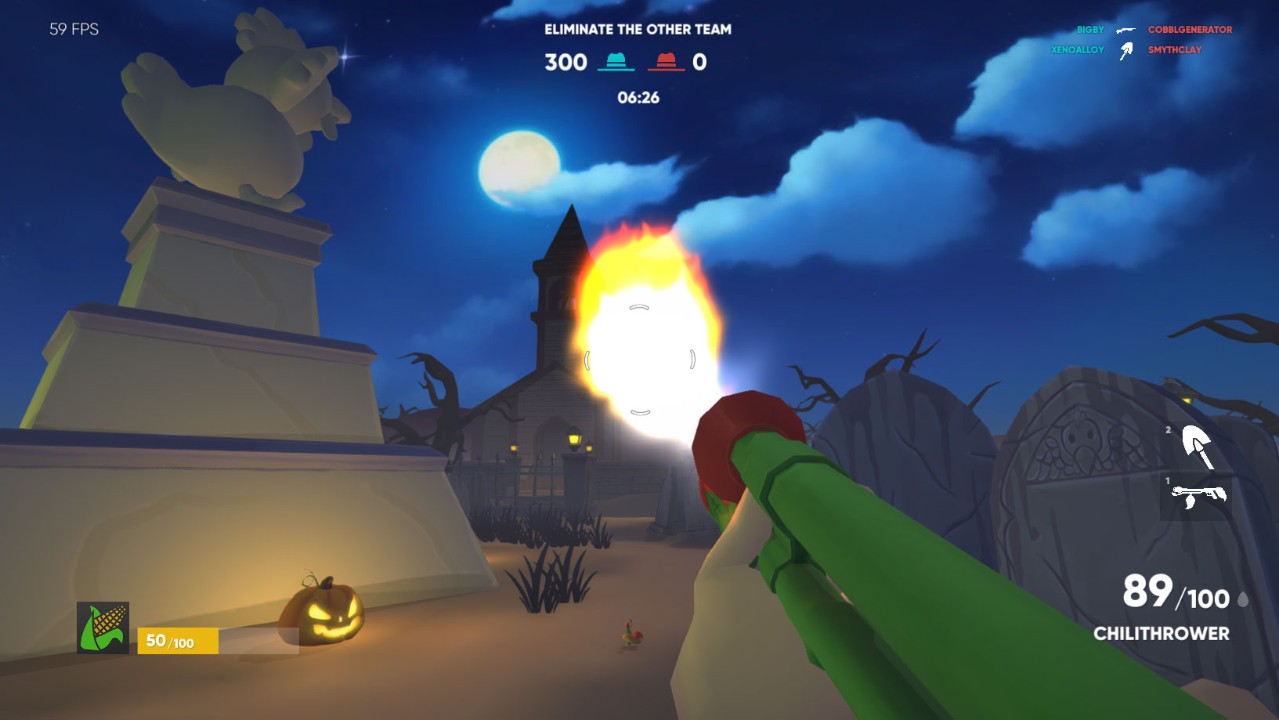The height and width of the screenshot is (720, 1279).
Task: Click the red team hat icon
Action: point(666,62)
